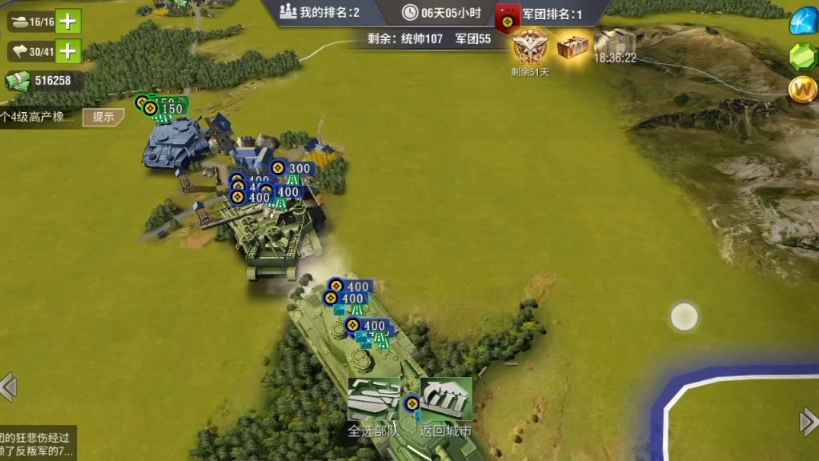Click the 提示 hint button

point(104,117)
